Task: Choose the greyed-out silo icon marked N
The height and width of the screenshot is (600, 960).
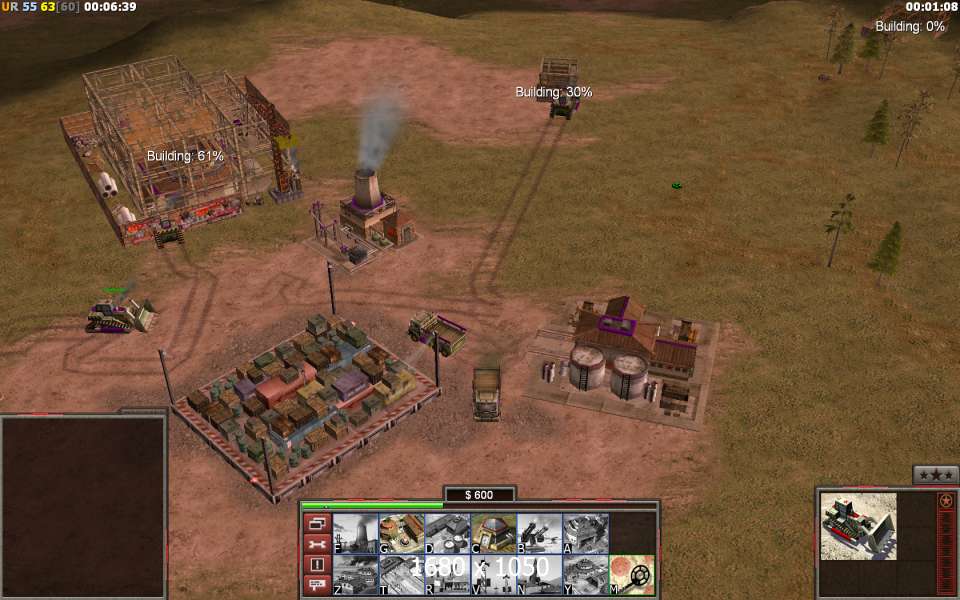Action: (x=539, y=574)
